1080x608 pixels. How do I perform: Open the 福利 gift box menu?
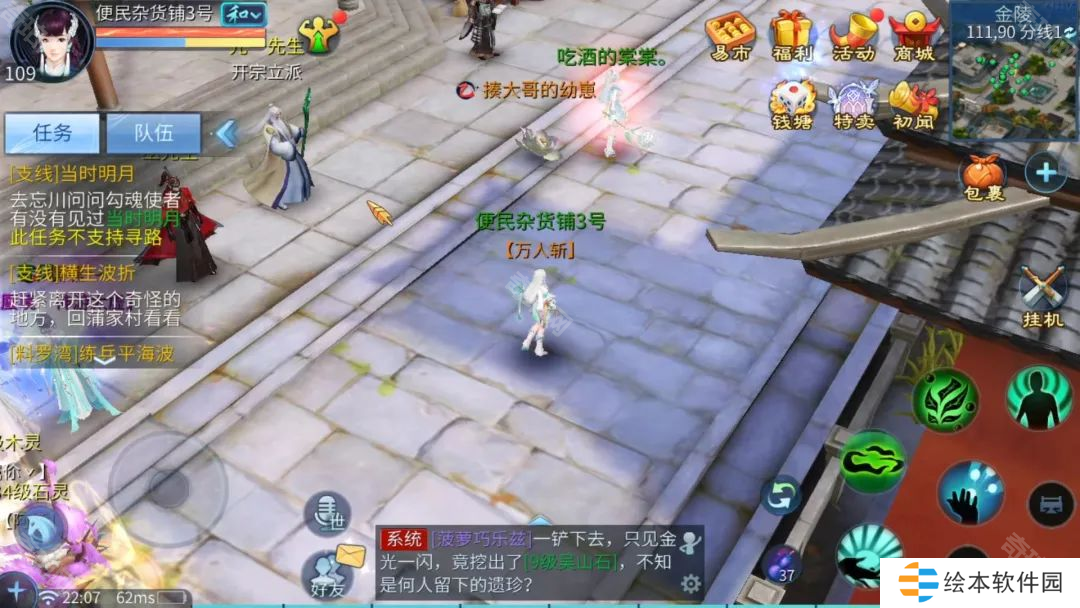[792, 36]
